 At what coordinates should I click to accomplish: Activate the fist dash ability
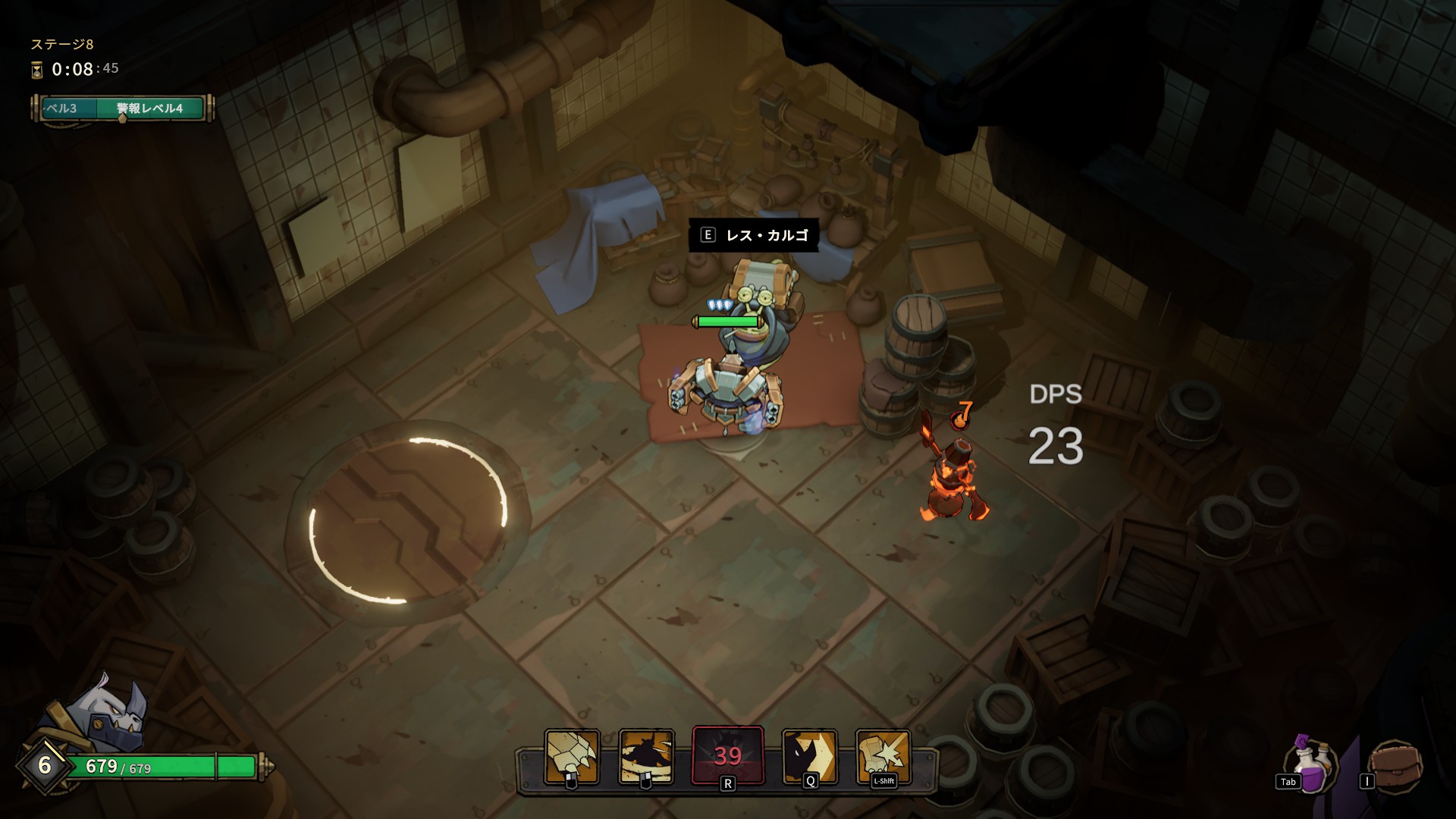883,756
